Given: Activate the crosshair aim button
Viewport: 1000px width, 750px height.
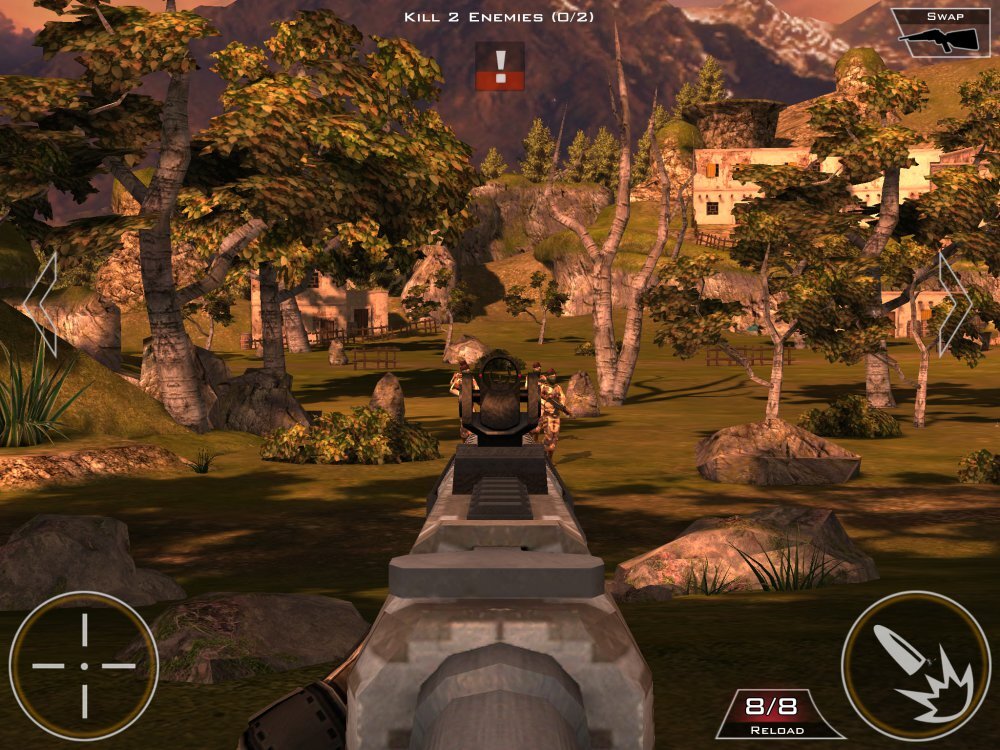Looking at the screenshot, I should click(x=84, y=665).
